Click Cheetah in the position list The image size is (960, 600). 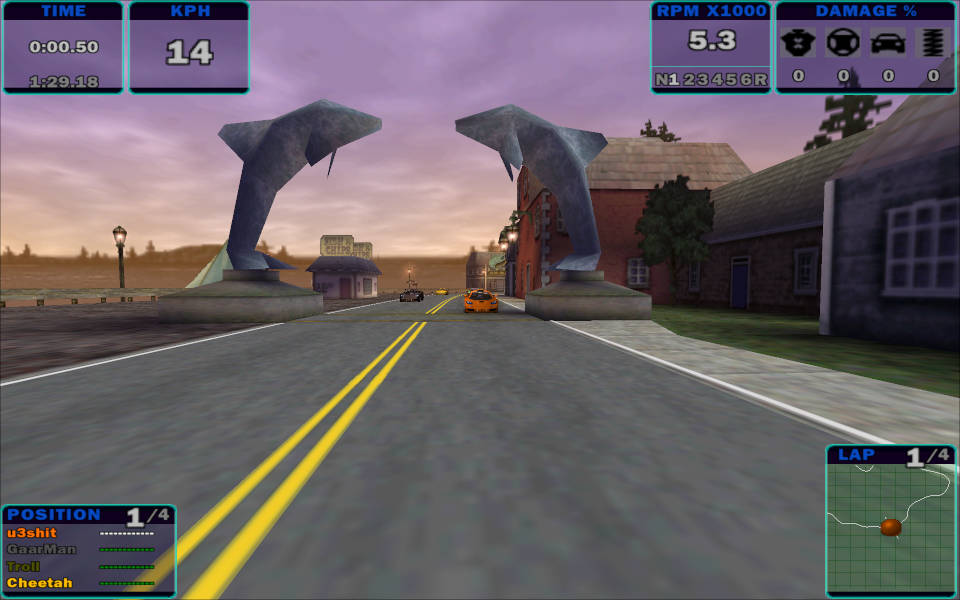pos(40,583)
